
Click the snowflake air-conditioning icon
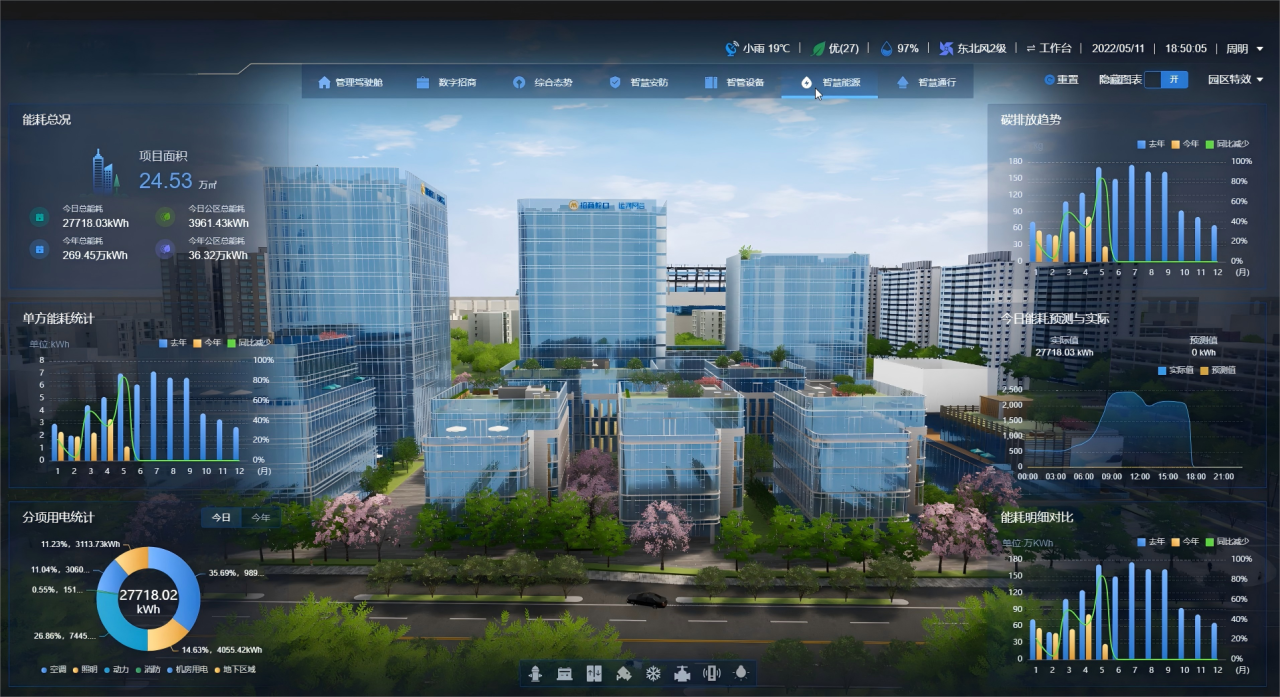[653, 673]
